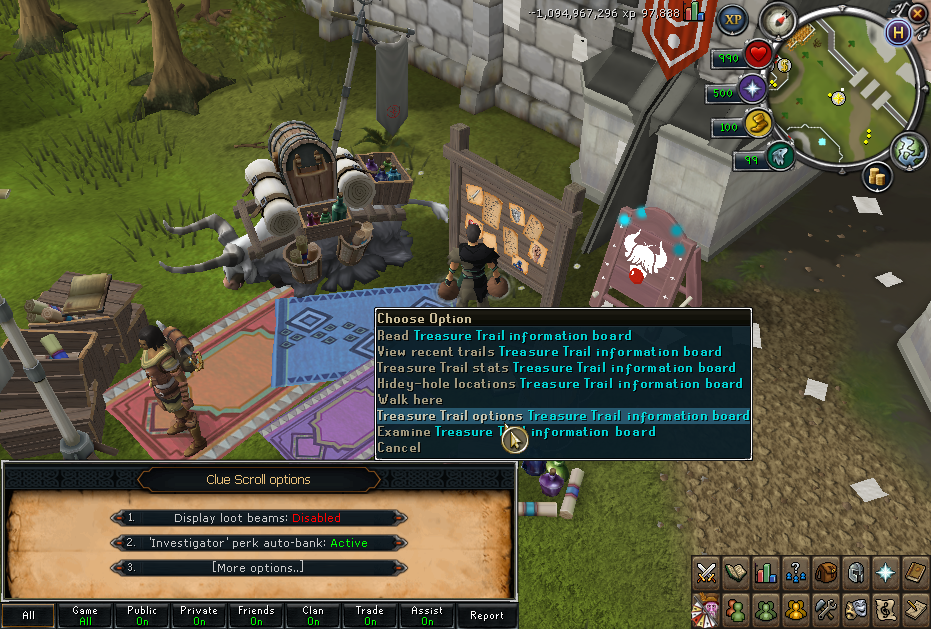
Task: Open the world map globe
Action: tap(909, 148)
